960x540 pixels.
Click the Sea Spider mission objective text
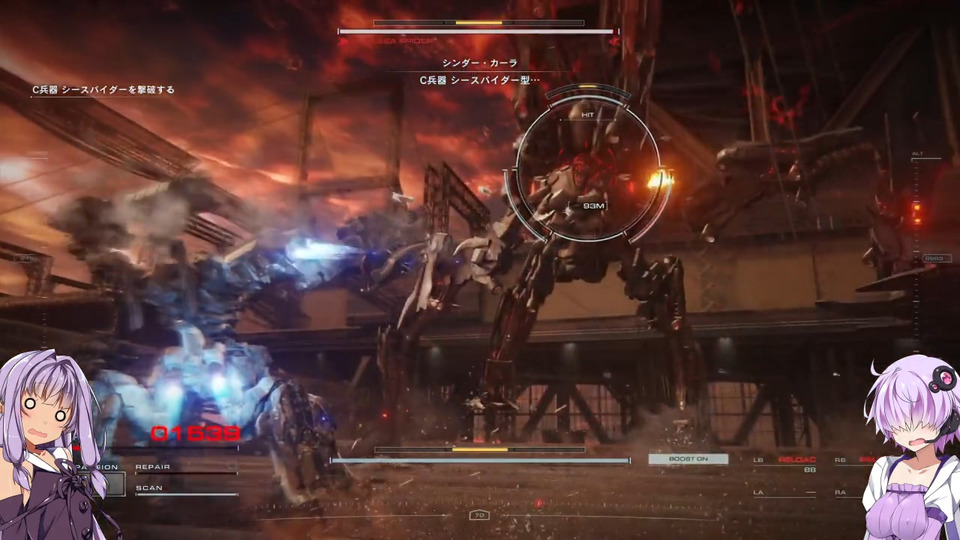pos(103,90)
